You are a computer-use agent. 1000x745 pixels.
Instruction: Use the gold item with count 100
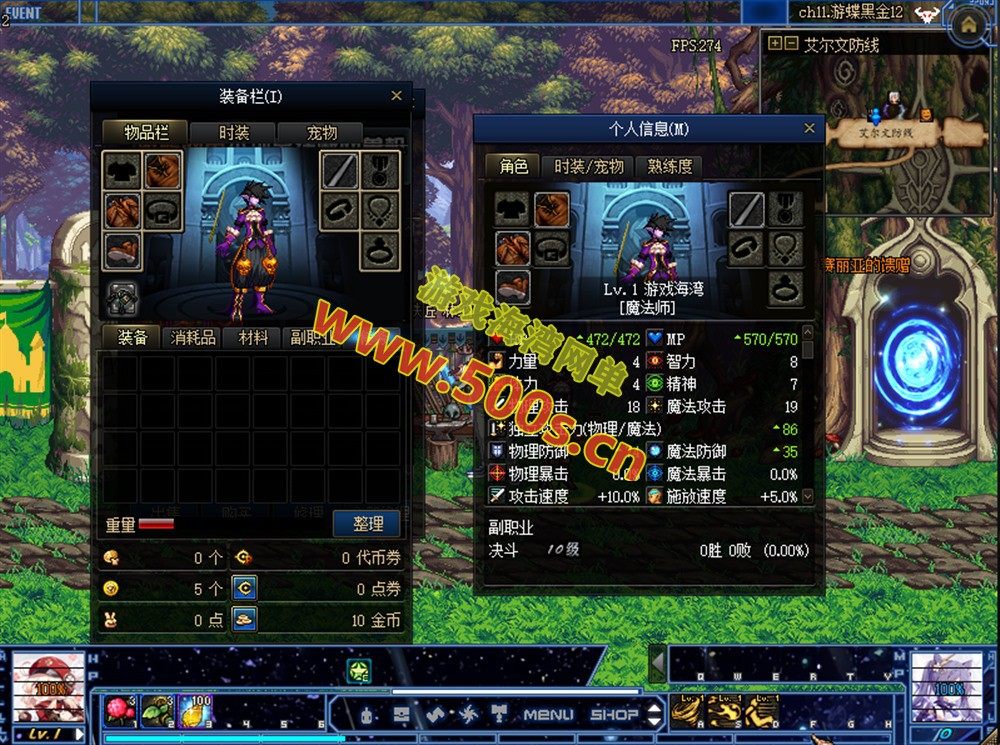[x=196, y=709]
